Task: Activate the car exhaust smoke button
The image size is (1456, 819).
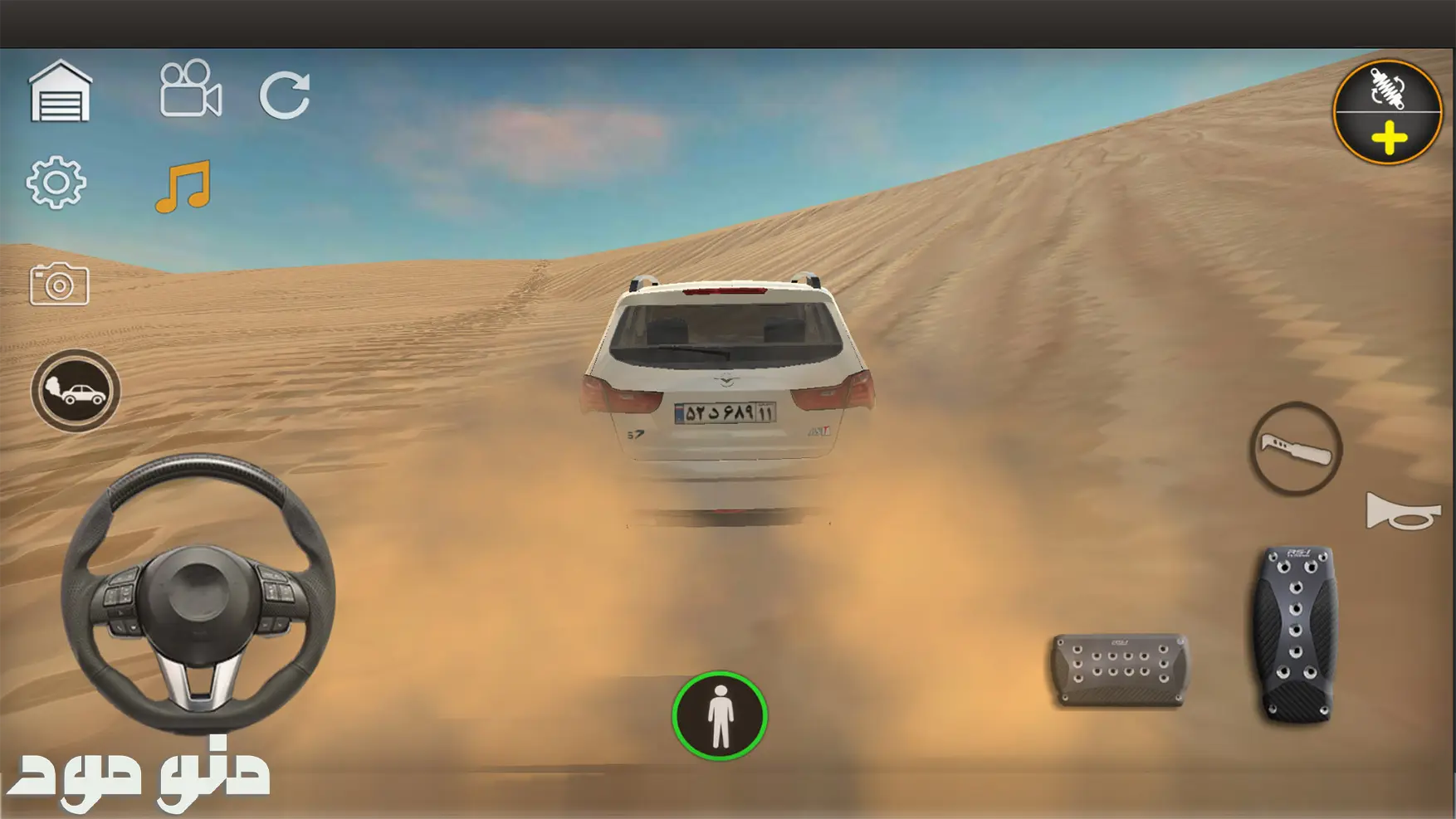Action: click(x=76, y=391)
